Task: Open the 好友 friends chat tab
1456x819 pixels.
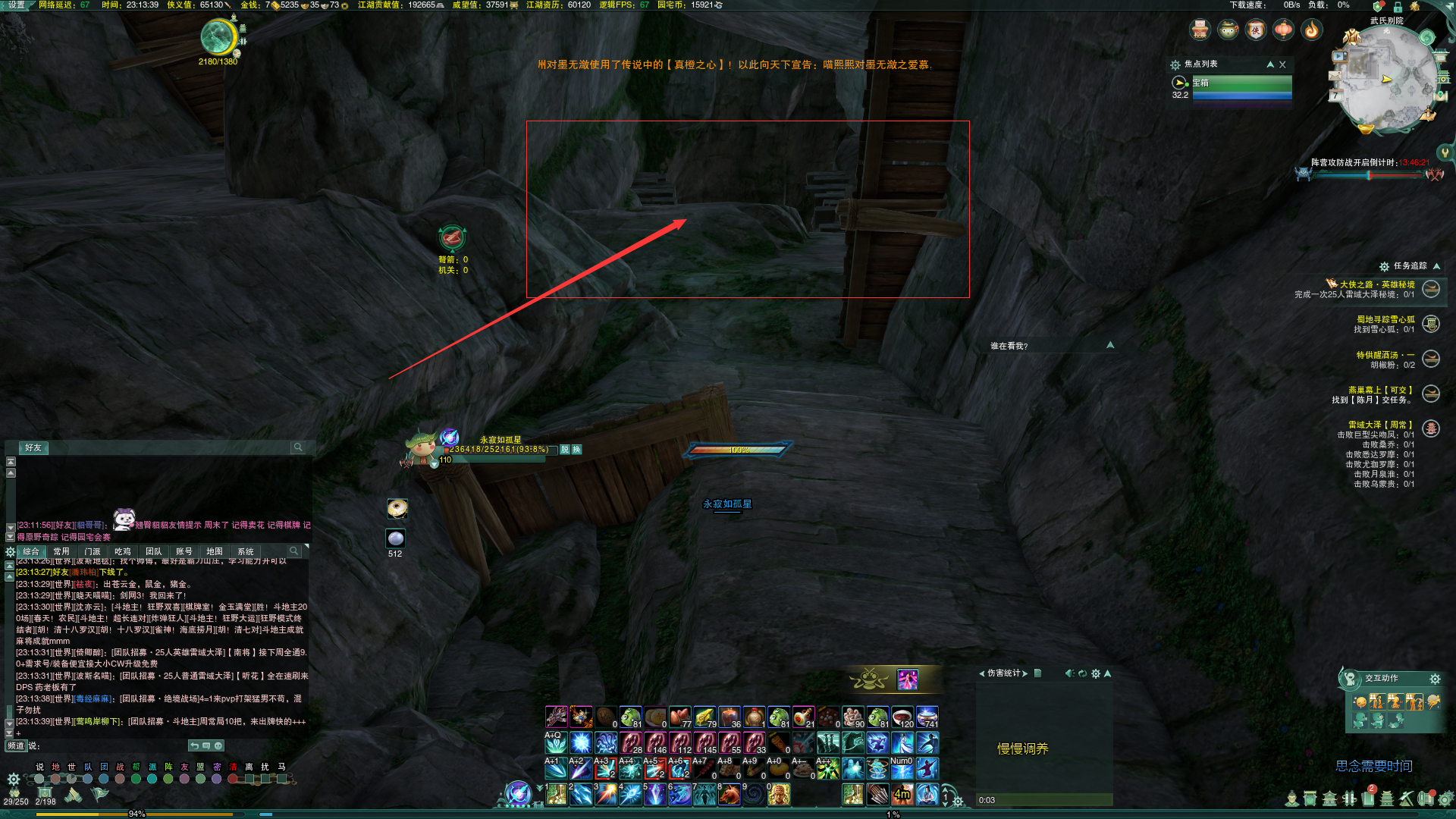Action: pos(33,447)
